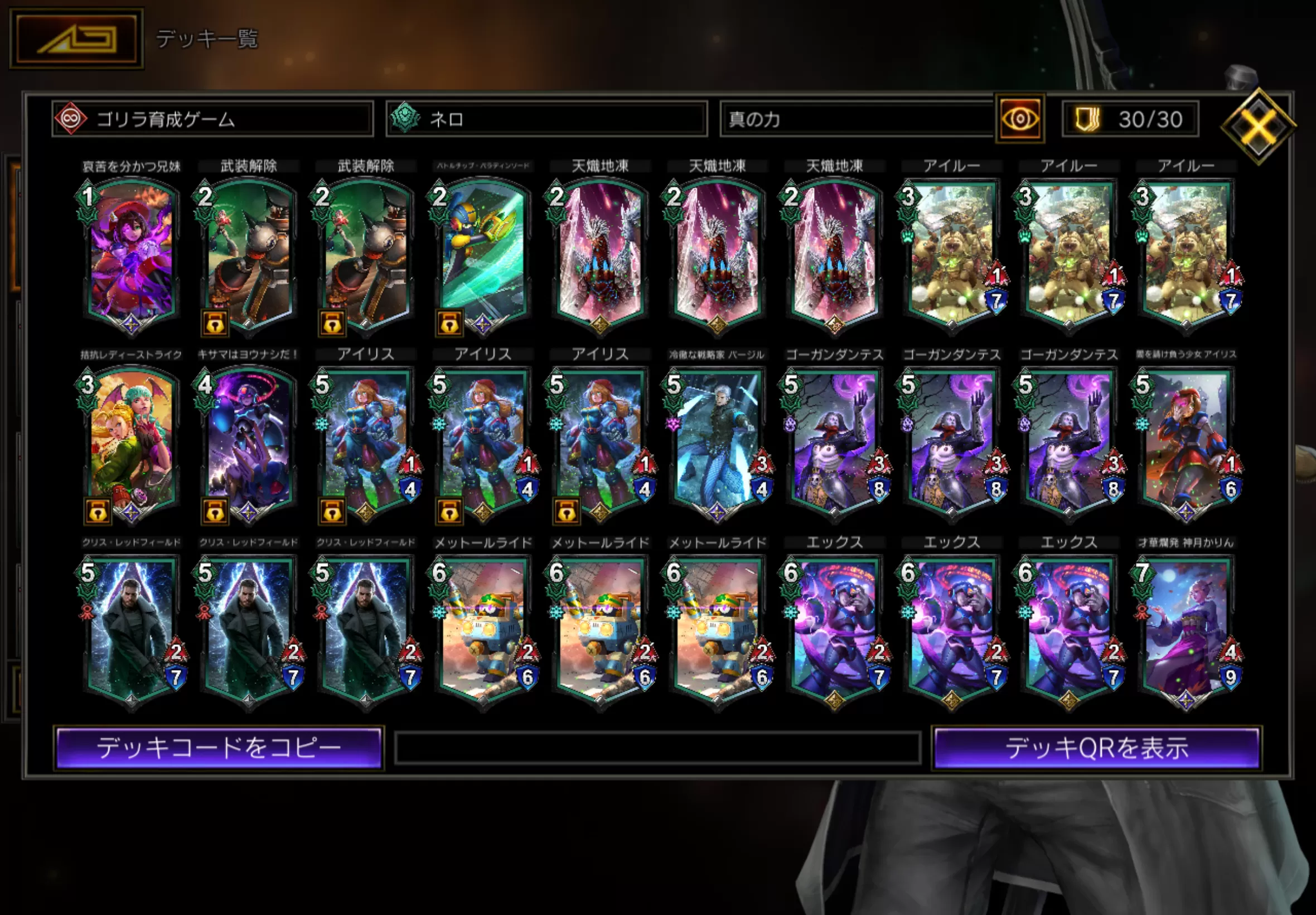Copy the deck code
Viewport: 1316px width, 915px height.
(218, 748)
